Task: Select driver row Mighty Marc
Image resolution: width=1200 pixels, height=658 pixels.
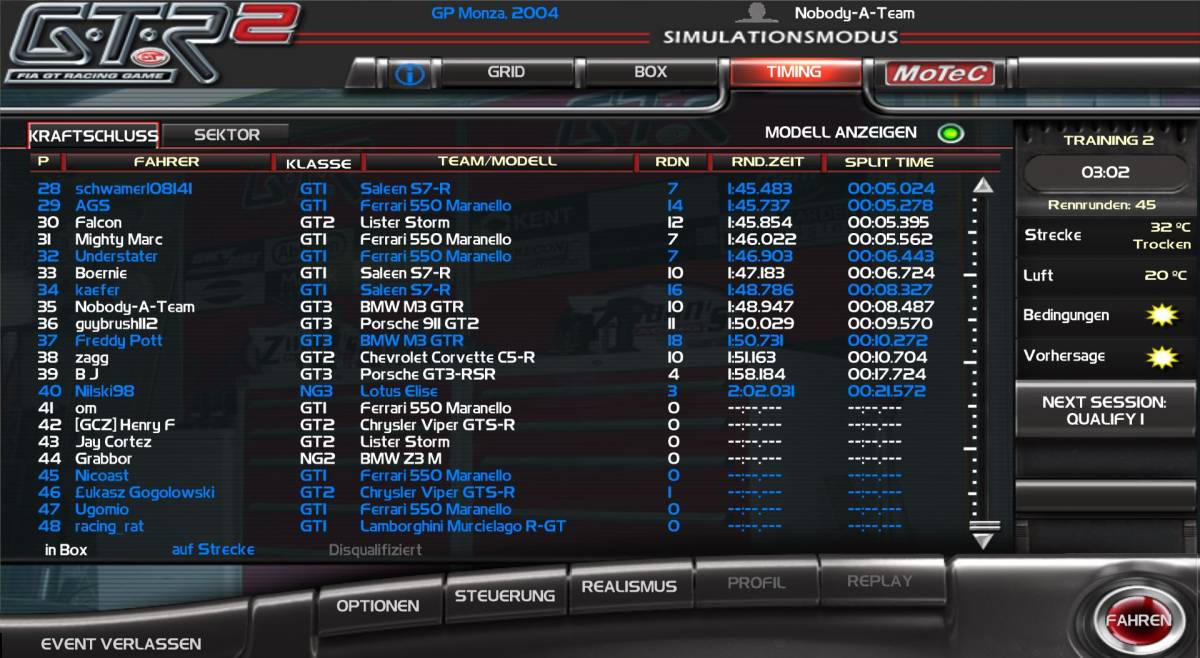Action: 118,239
